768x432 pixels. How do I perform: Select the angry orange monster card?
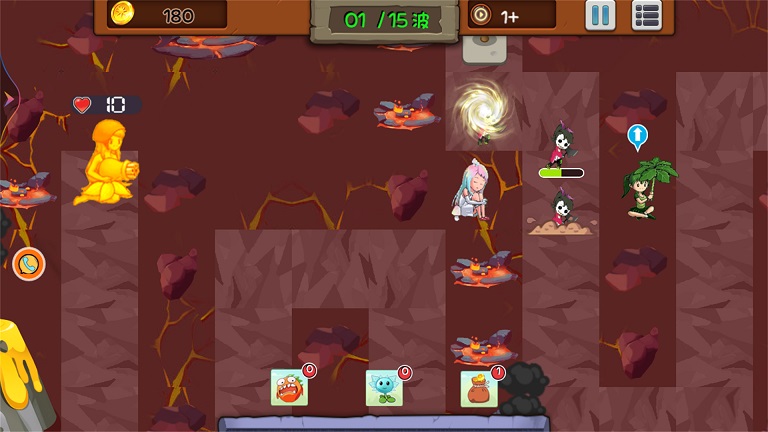[289, 387]
